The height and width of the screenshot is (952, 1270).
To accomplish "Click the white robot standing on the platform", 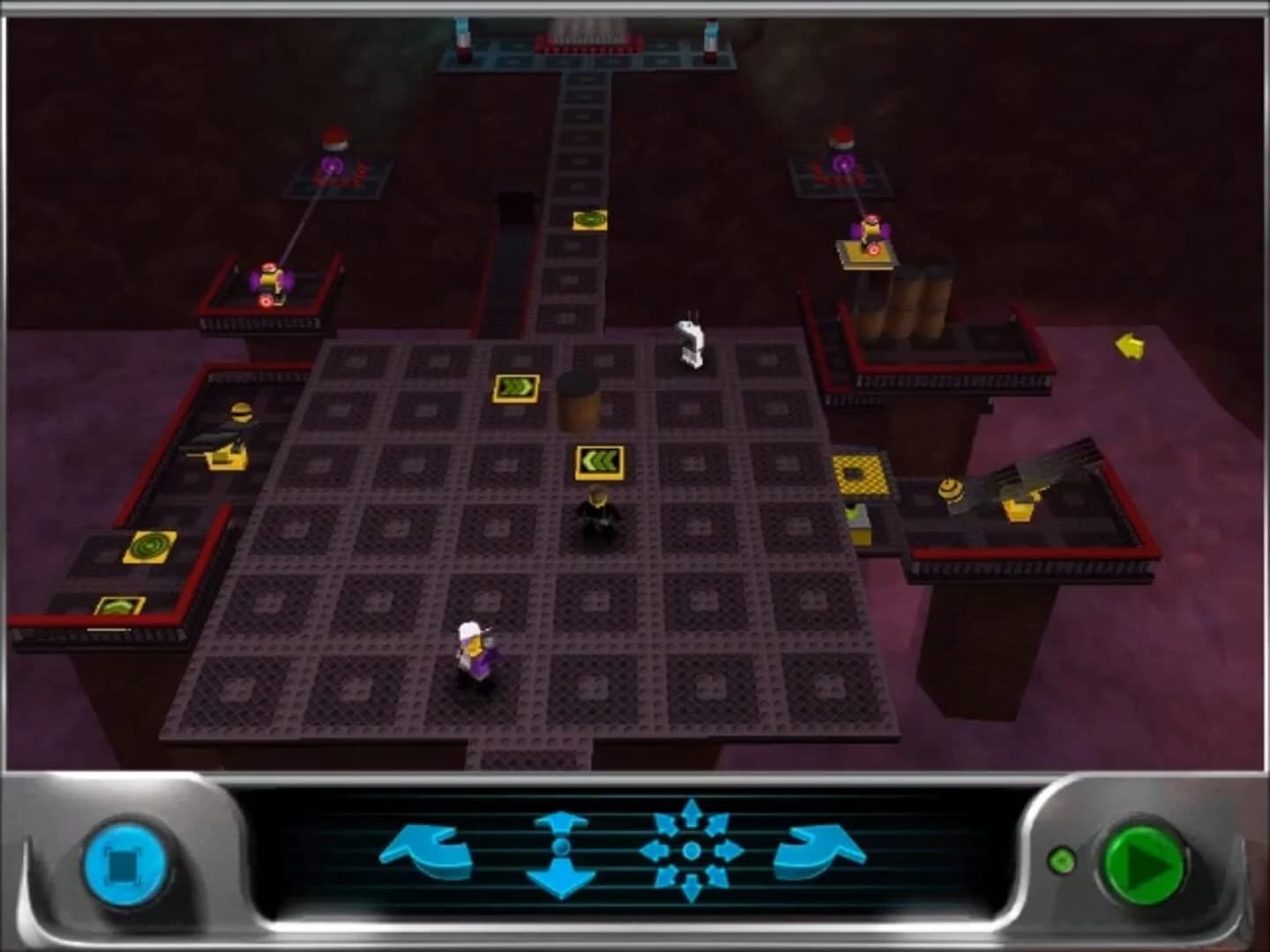I will [x=691, y=339].
